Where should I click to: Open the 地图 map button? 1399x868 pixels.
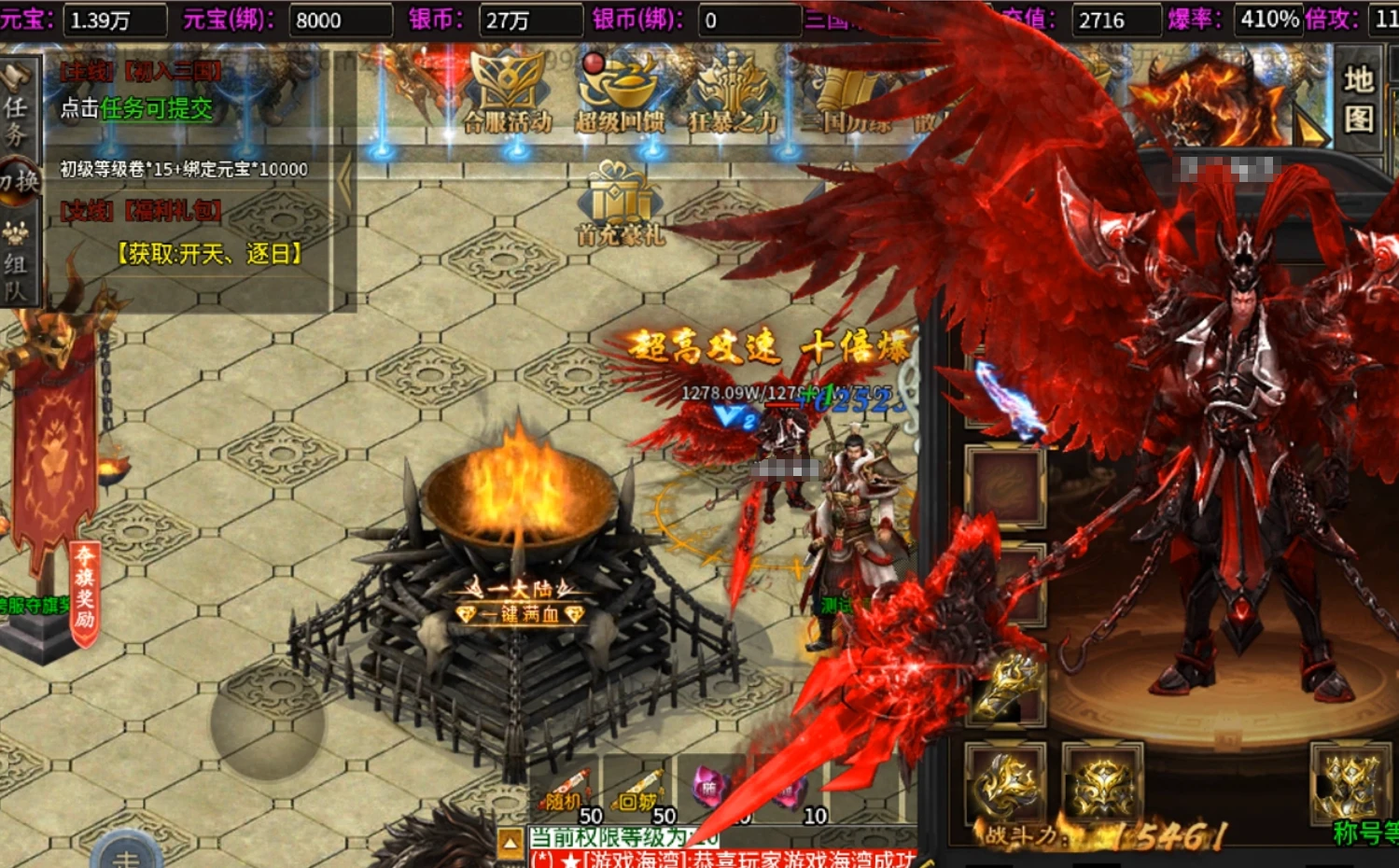click(1358, 99)
